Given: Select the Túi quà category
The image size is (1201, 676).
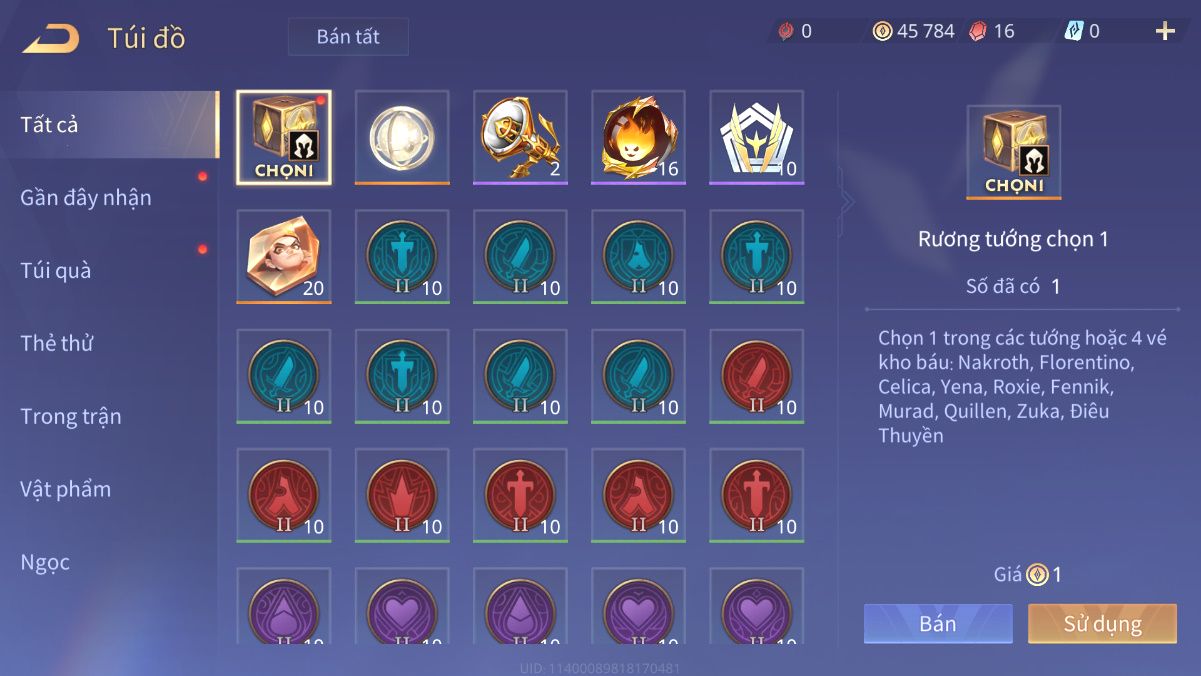Looking at the screenshot, I should click(56, 271).
